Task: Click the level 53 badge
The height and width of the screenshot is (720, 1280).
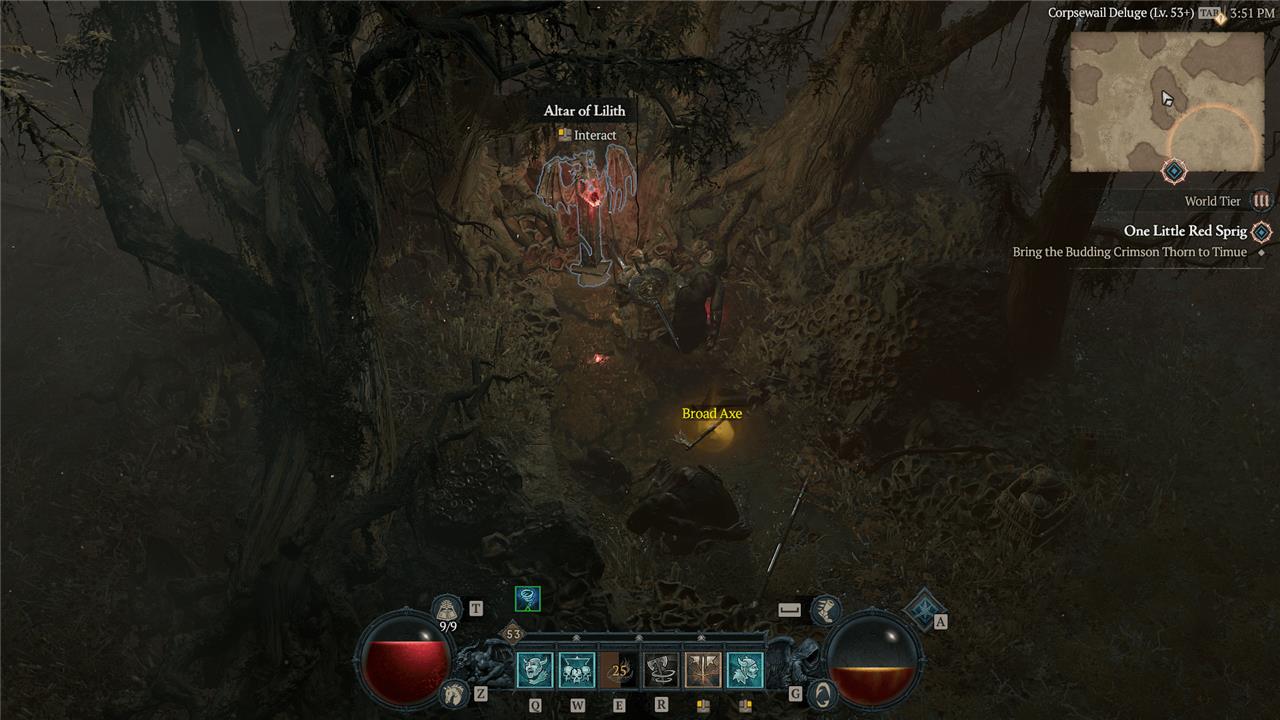Action: click(x=513, y=634)
